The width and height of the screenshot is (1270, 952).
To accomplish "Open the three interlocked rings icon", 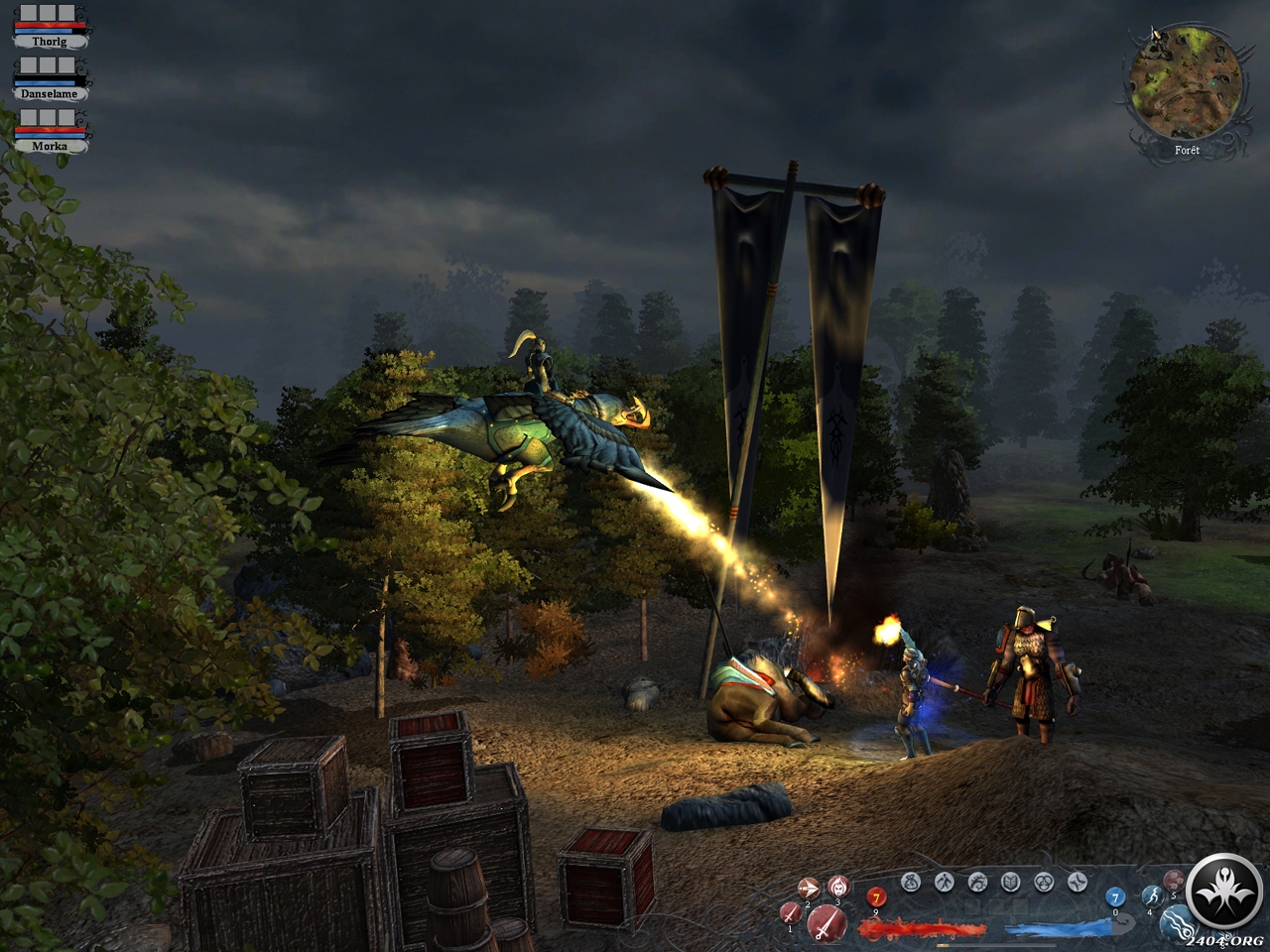I will click(1043, 881).
